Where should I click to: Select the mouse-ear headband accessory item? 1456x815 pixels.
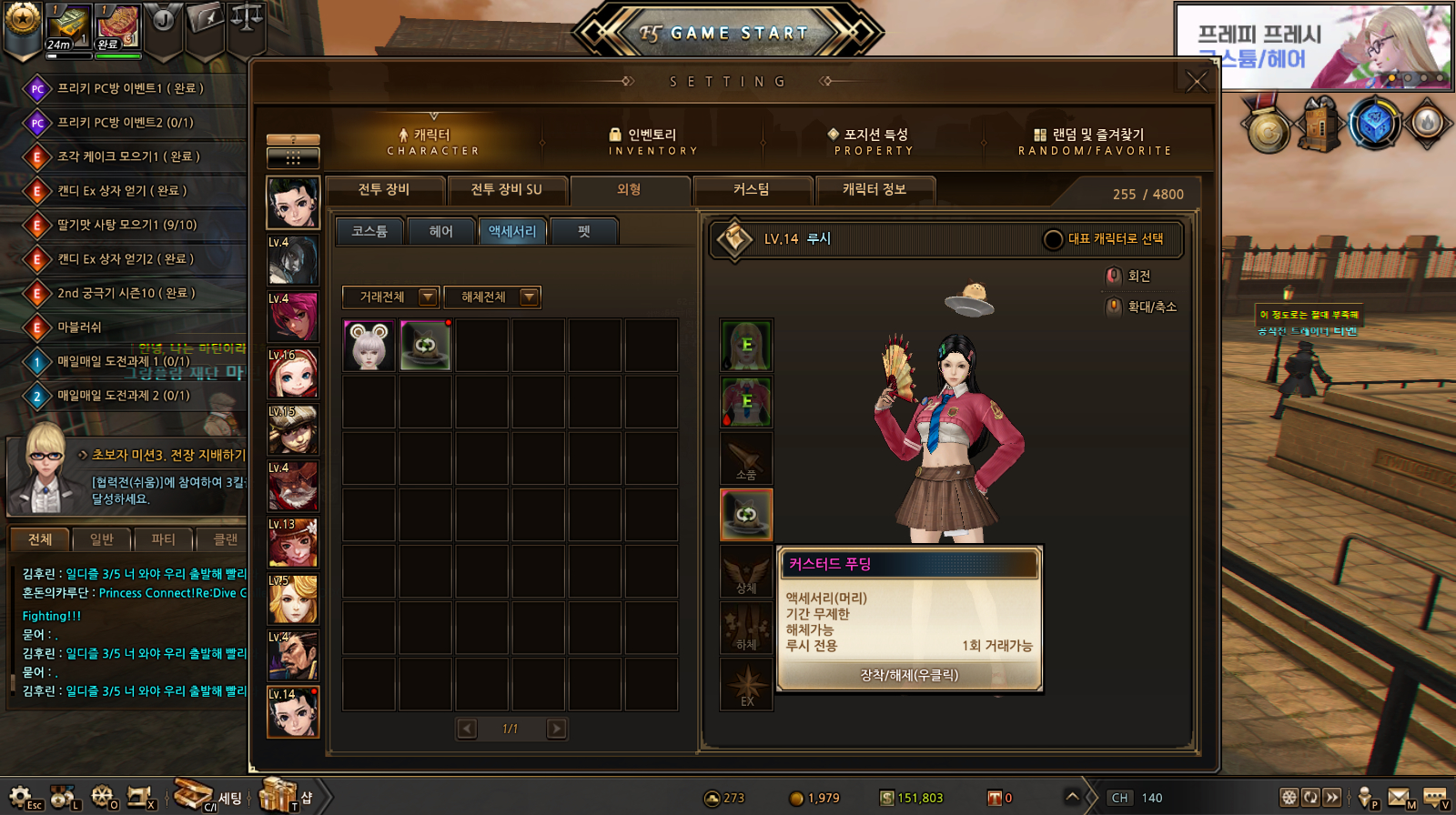(x=369, y=346)
